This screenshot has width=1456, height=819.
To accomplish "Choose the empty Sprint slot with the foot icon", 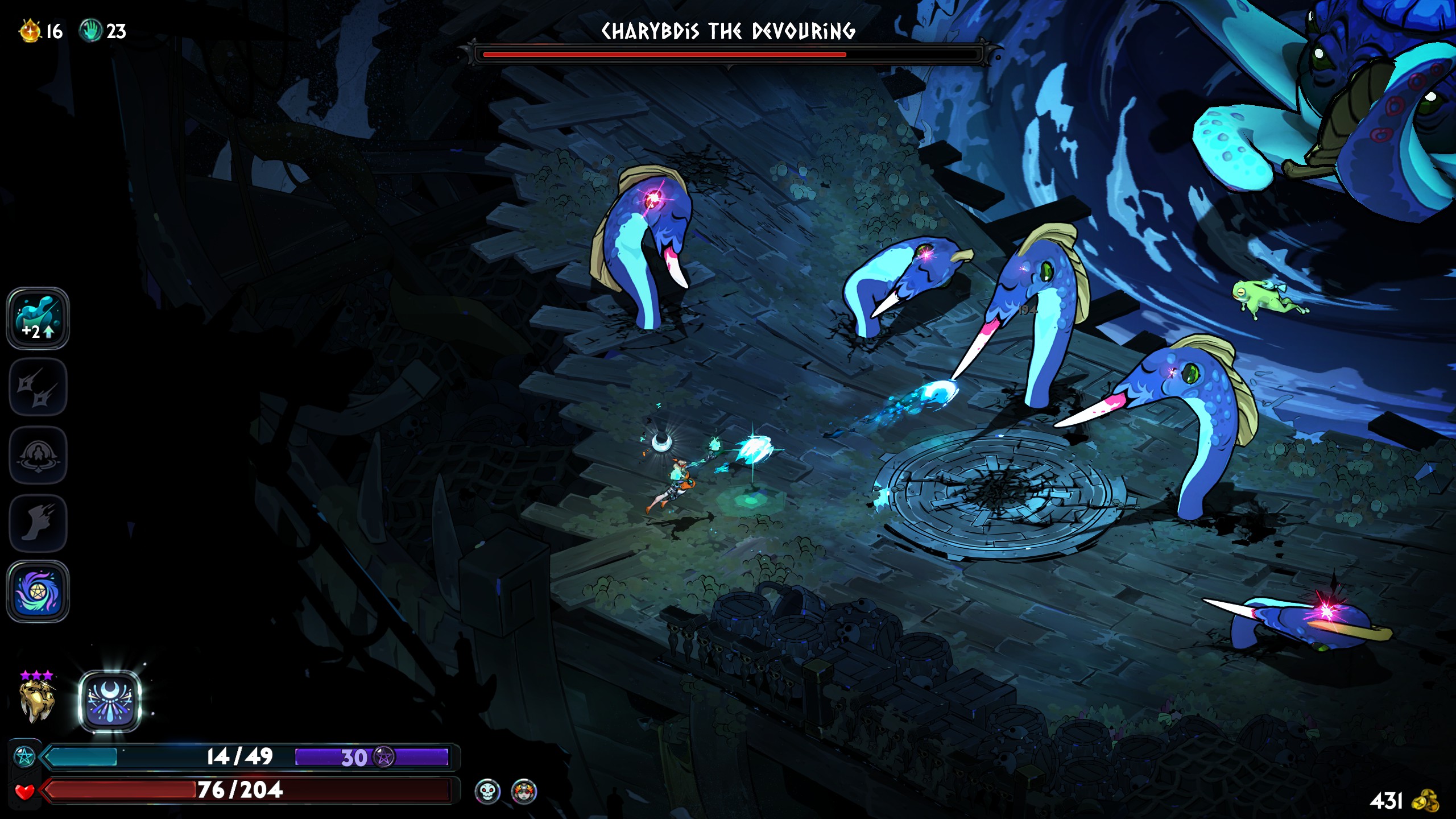I will tap(38, 523).
